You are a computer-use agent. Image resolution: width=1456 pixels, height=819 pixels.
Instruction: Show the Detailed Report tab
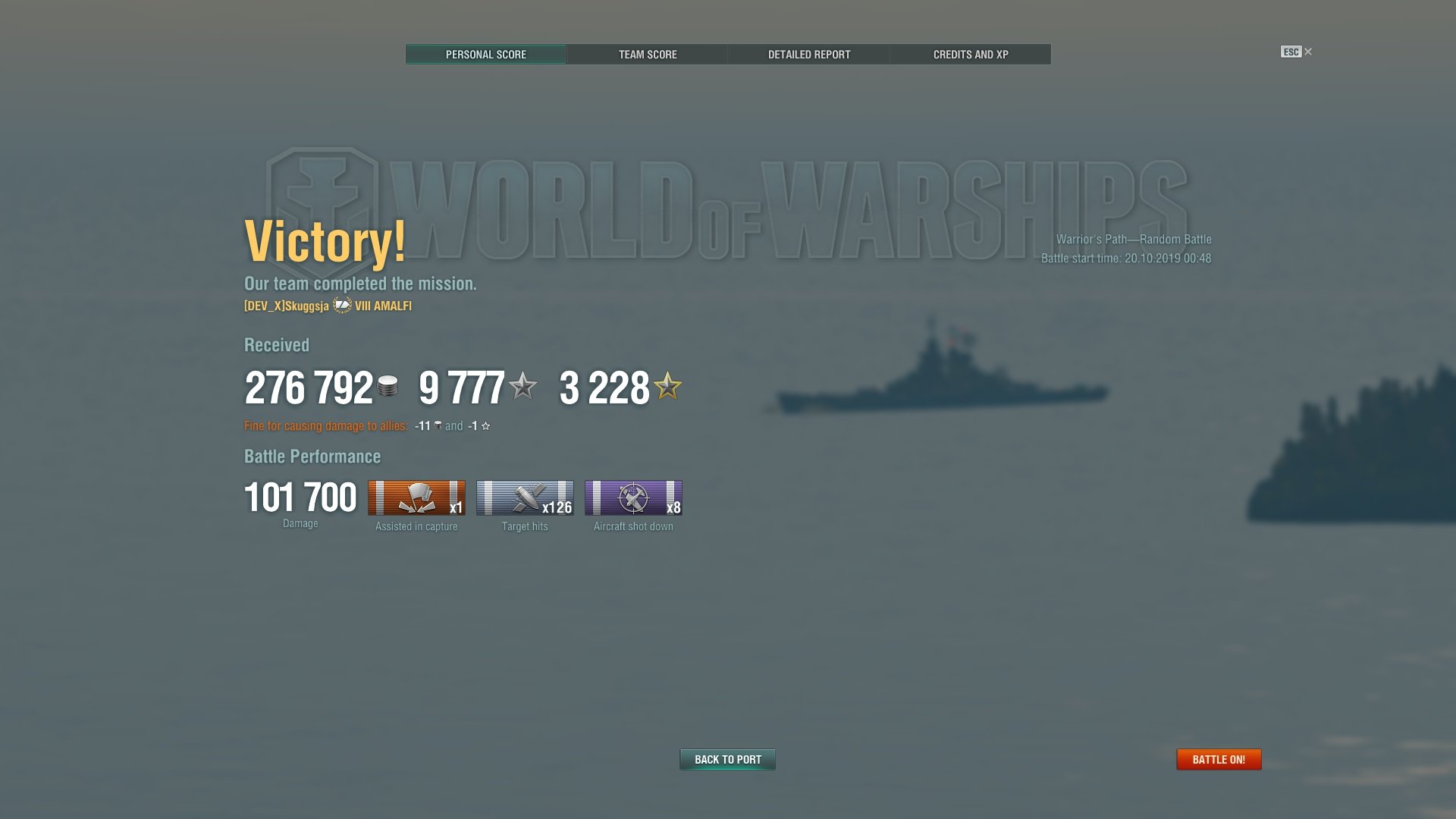pyautogui.click(x=808, y=55)
